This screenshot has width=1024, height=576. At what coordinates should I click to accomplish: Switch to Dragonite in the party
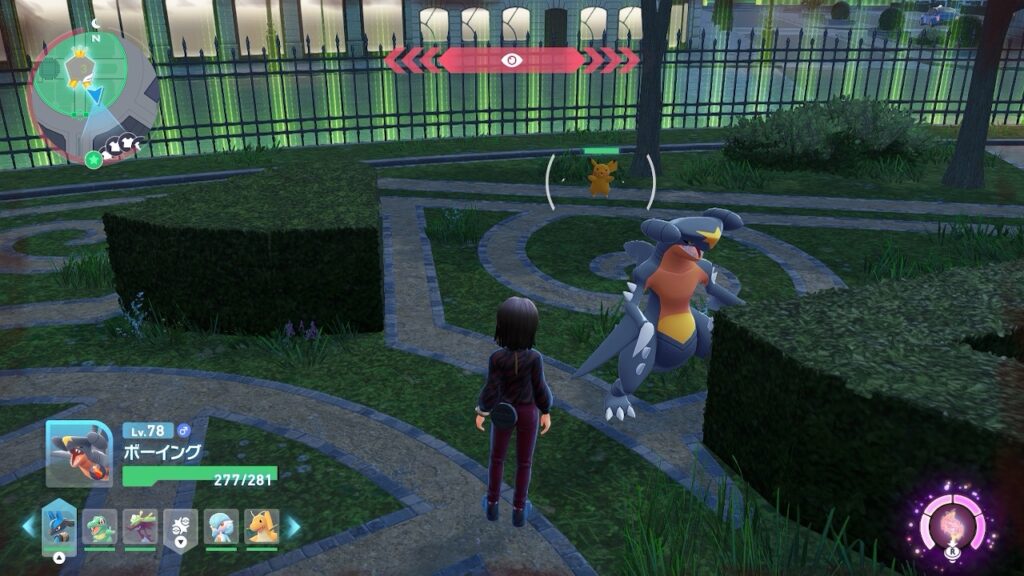tap(262, 526)
